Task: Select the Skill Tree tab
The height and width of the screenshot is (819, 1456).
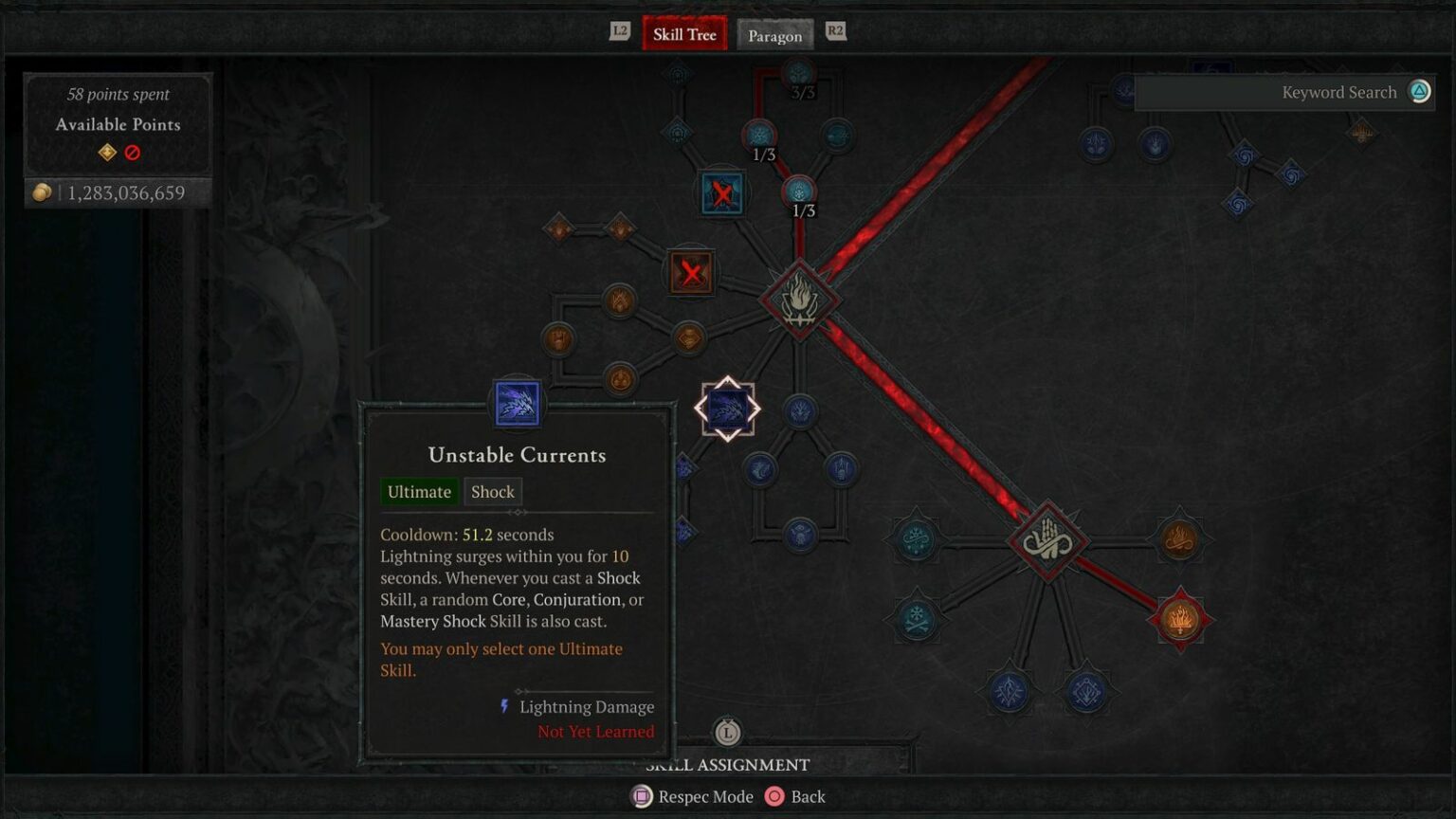Action: (684, 35)
